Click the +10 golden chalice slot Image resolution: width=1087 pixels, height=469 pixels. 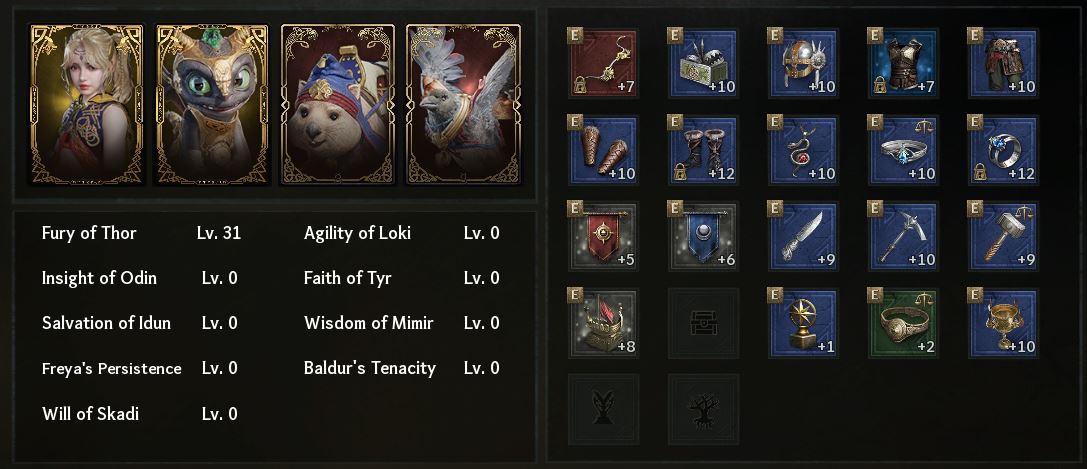pyautogui.click(x=1003, y=323)
